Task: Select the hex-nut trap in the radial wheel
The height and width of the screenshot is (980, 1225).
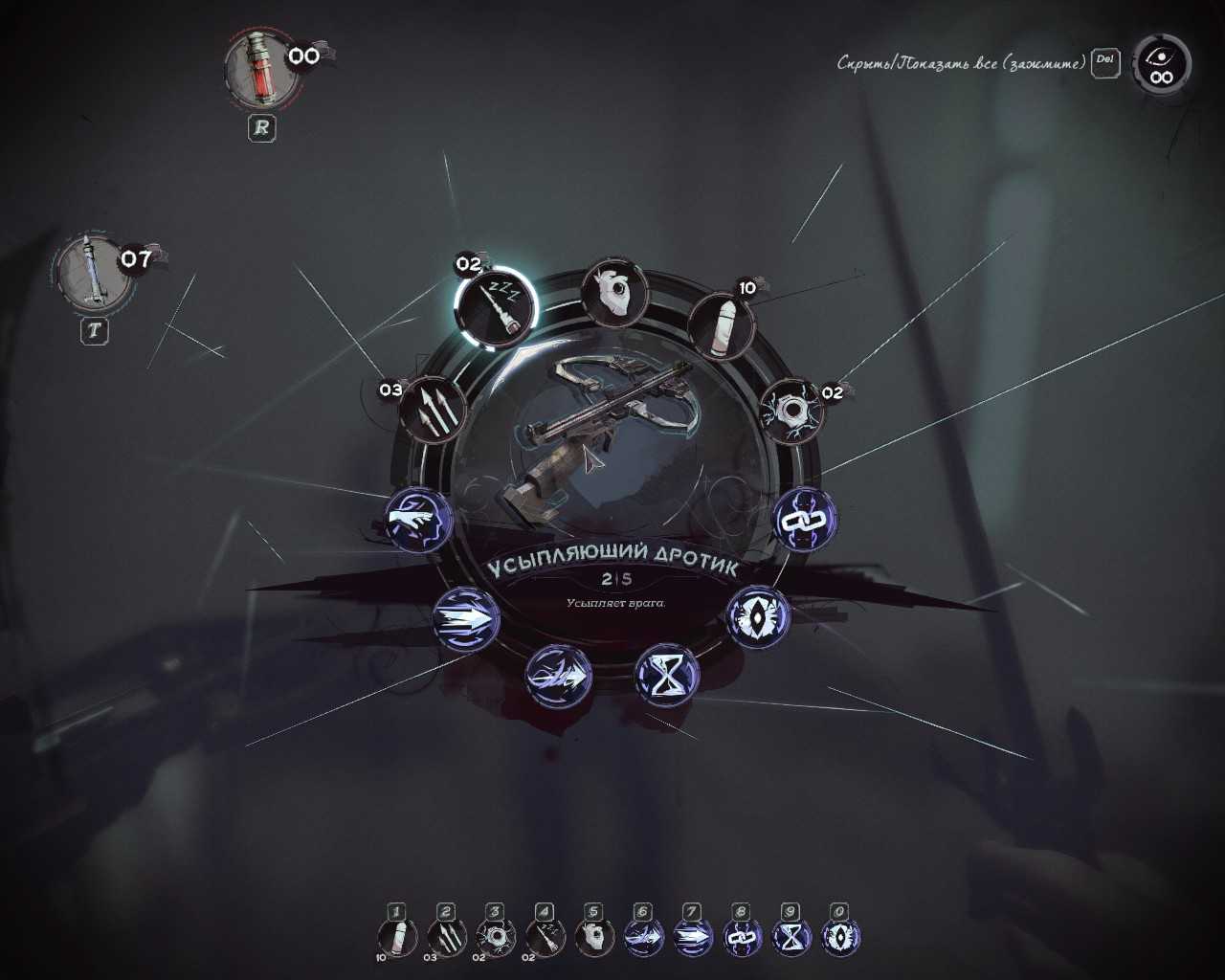Action: (791, 412)
